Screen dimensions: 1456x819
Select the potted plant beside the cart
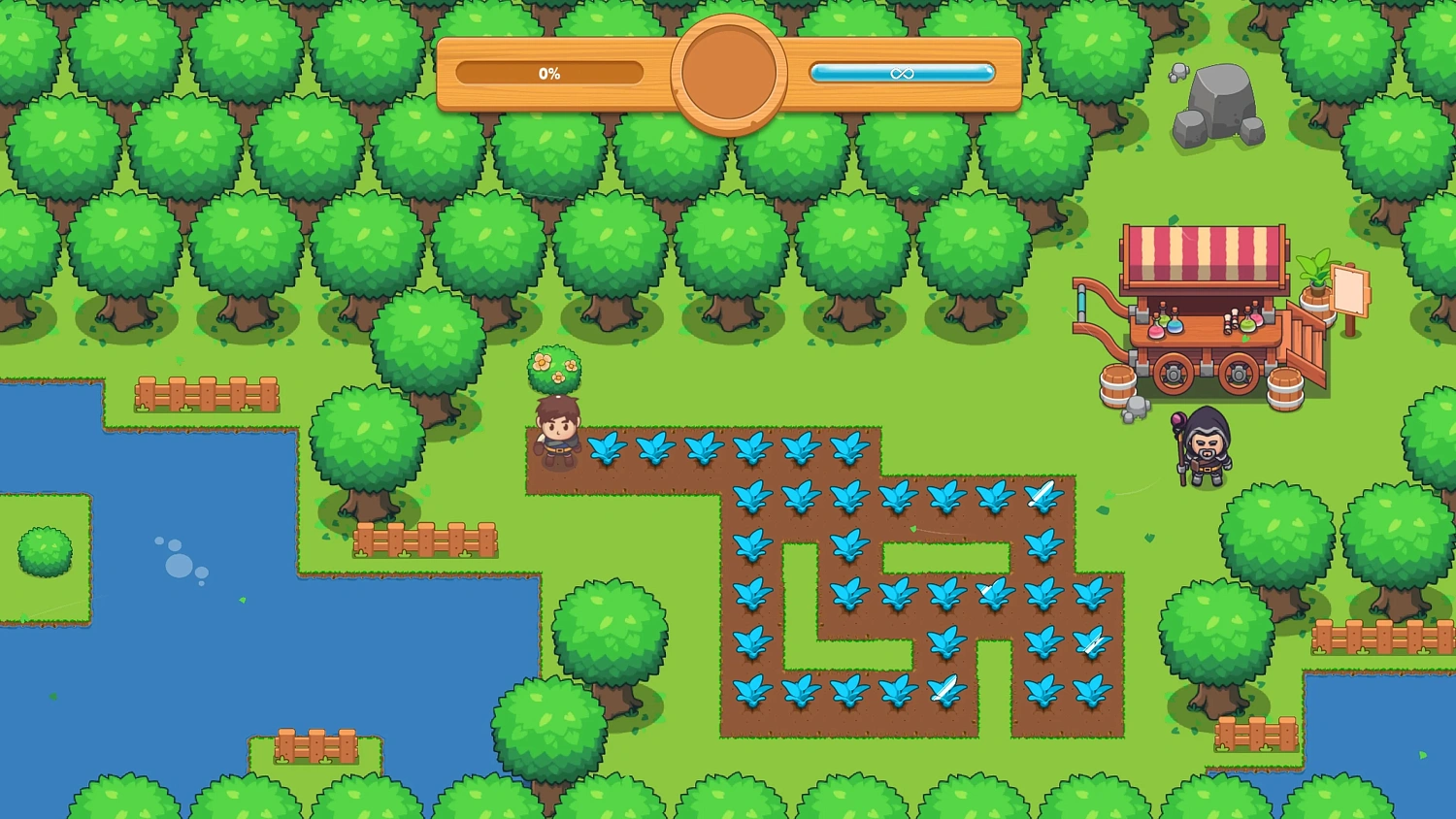click(1315, 281)
